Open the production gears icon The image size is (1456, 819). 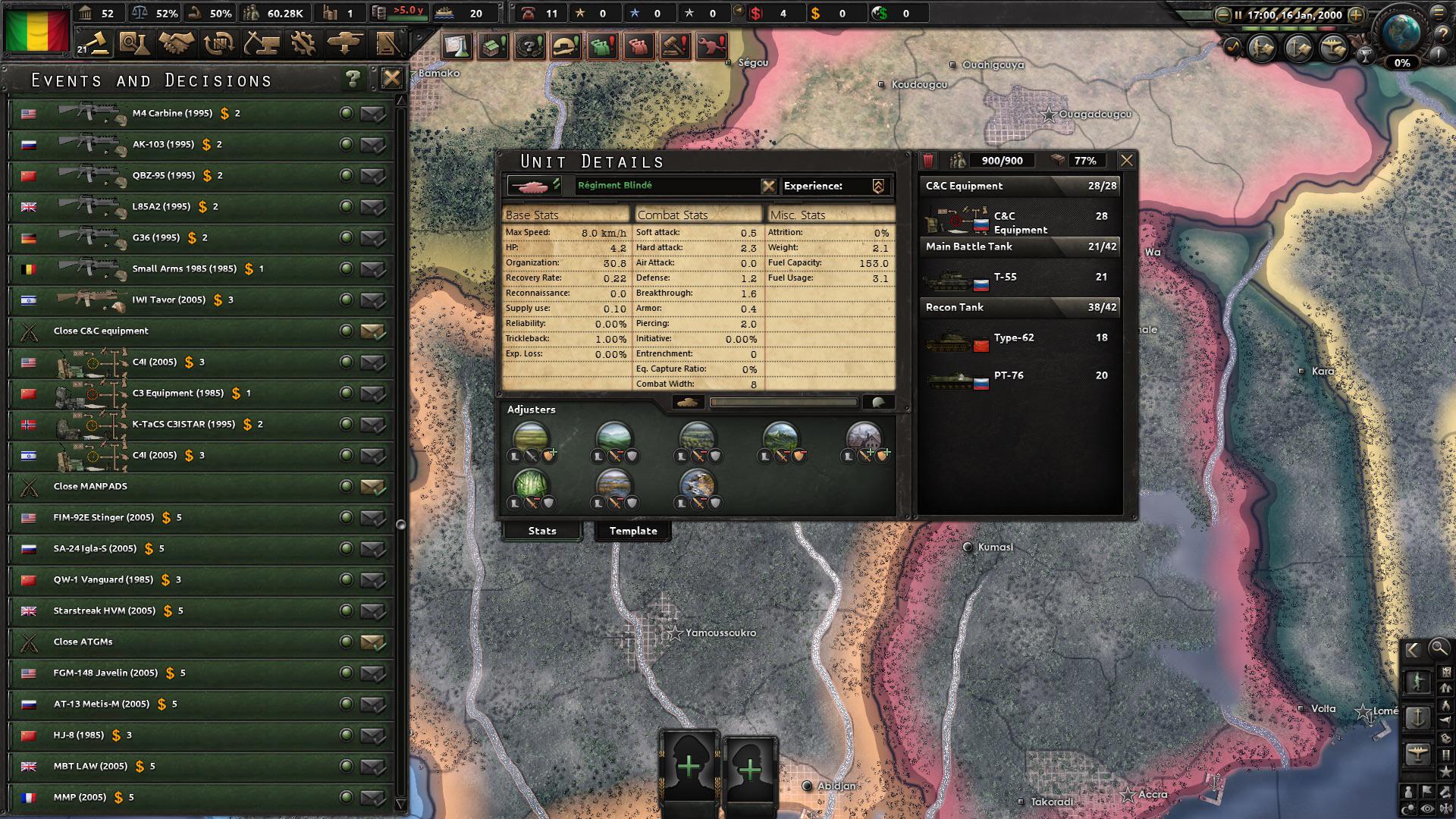tap(305, 43)
